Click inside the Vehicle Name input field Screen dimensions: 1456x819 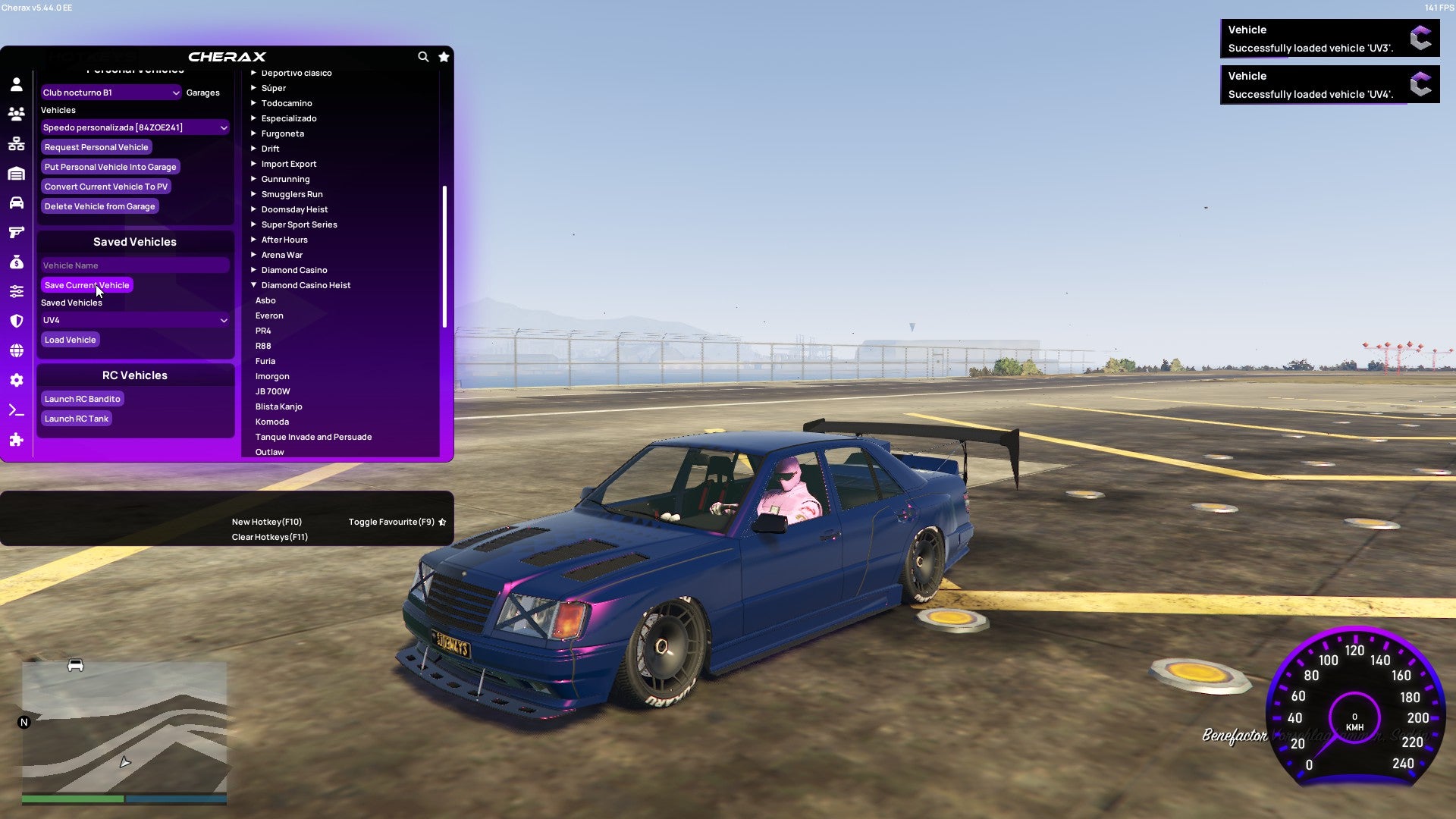click(x=135, y=265)
